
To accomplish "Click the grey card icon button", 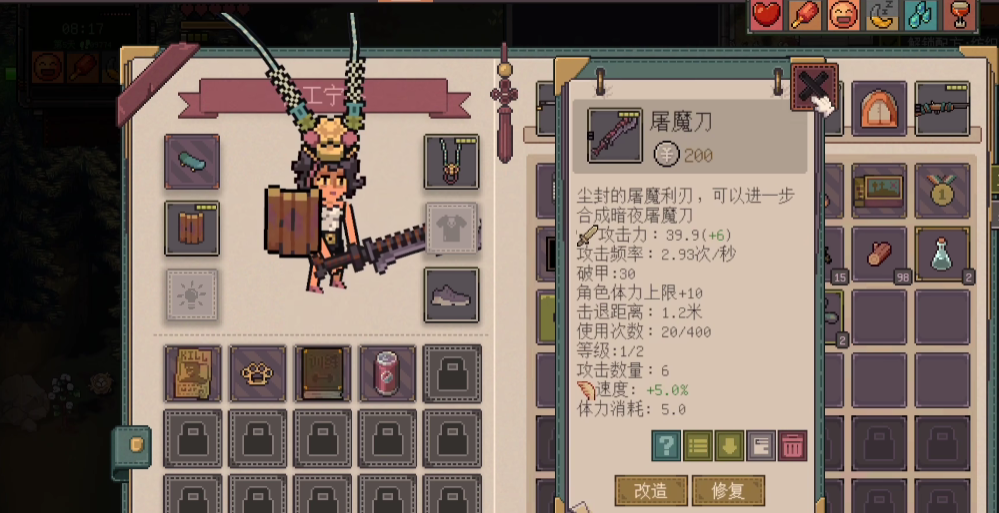I will coord(760,446).
